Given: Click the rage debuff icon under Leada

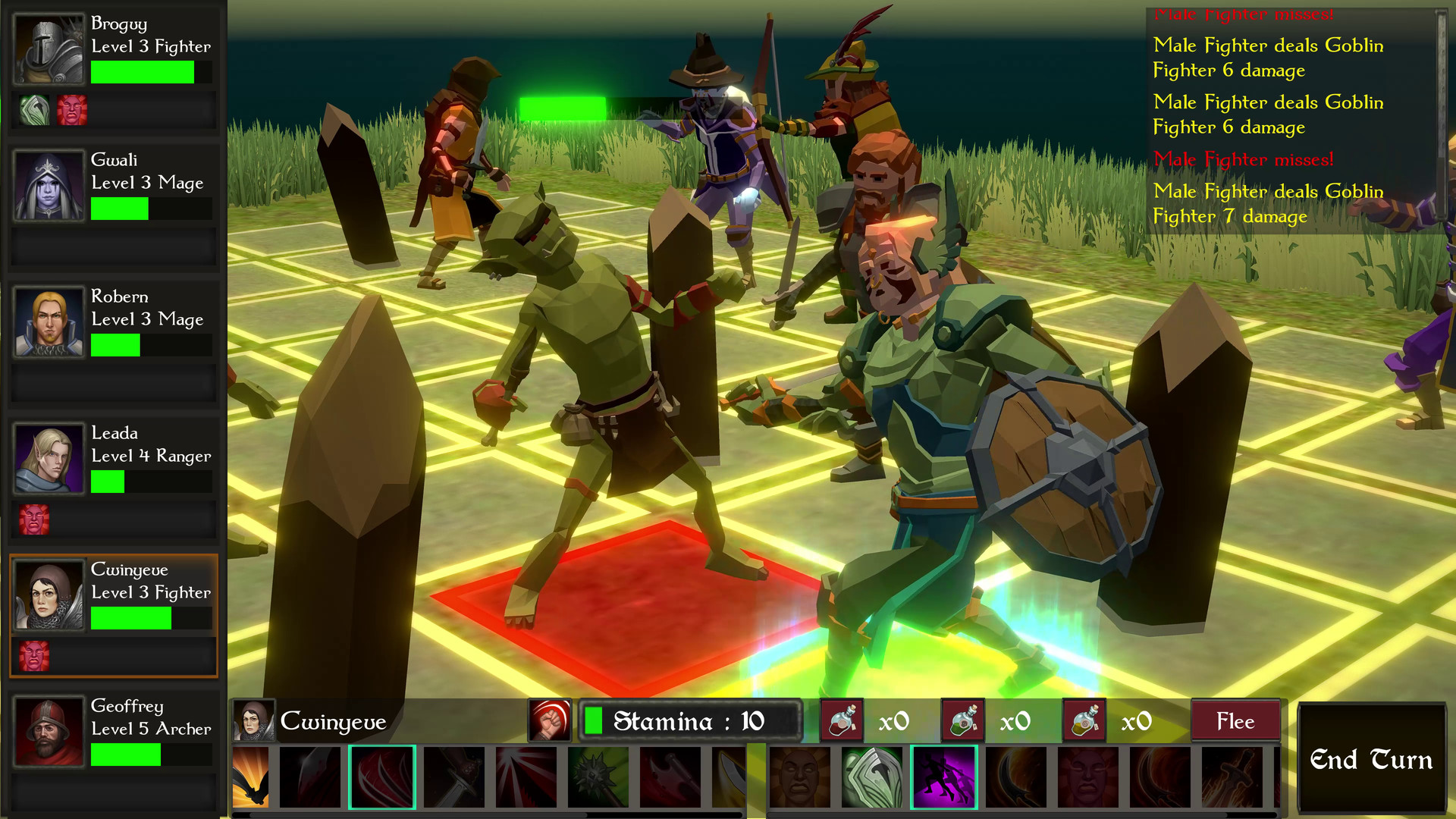Looking at the screenshot, I should (33, 519).
